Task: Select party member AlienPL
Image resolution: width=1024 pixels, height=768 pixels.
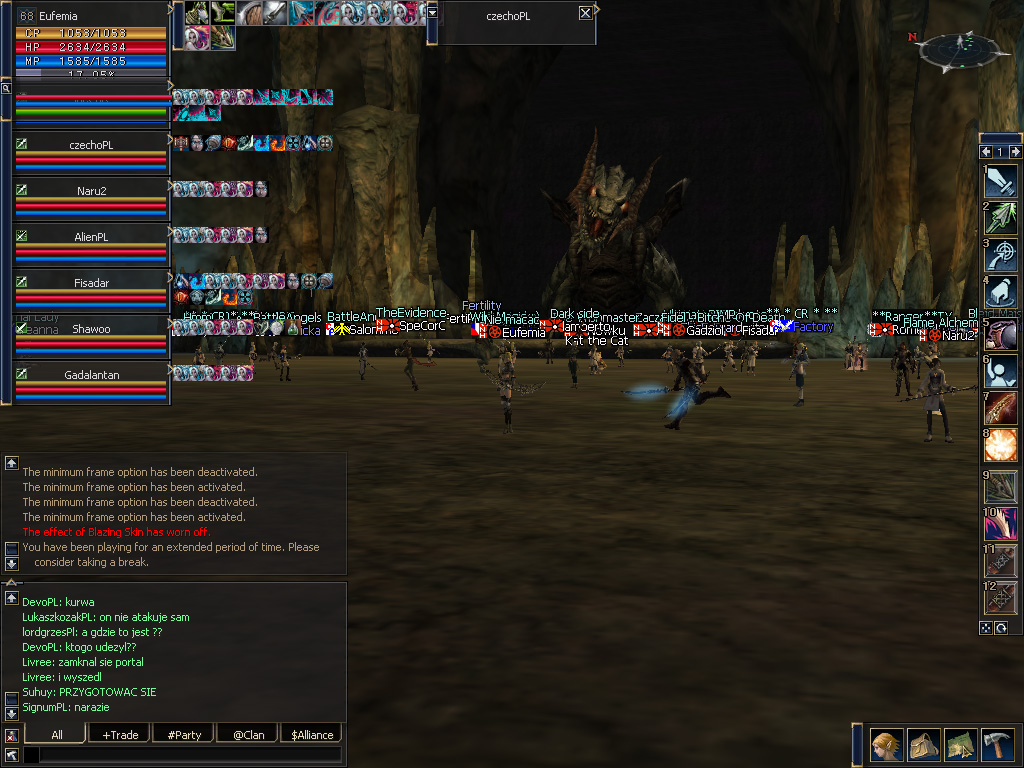Action: (90, 237)
